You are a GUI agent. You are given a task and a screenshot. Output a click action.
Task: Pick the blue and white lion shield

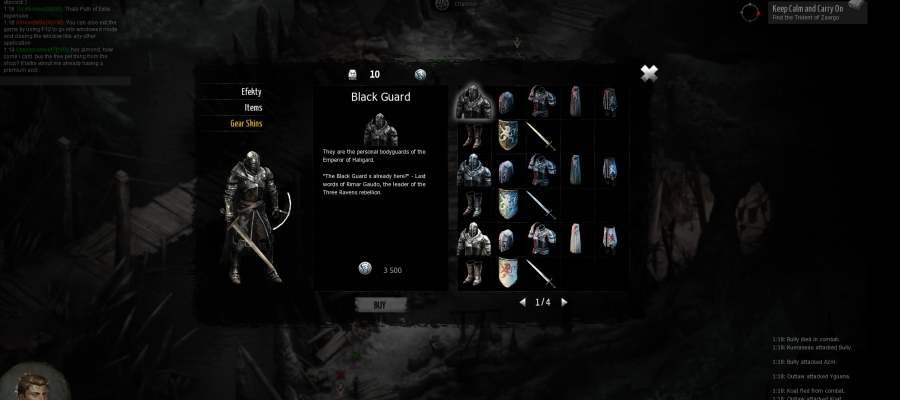pos(508,204)
